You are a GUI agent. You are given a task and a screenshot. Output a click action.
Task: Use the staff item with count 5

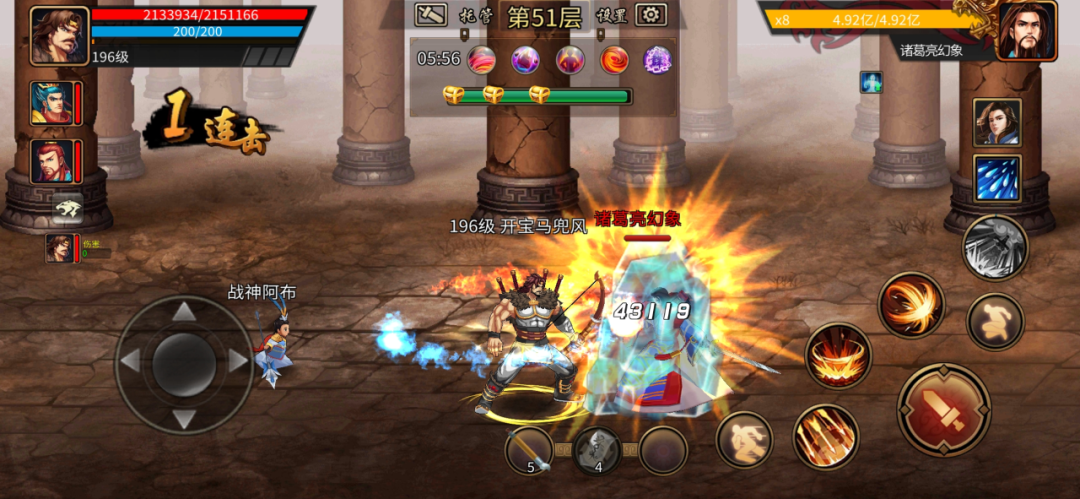(x=529, y=450)
